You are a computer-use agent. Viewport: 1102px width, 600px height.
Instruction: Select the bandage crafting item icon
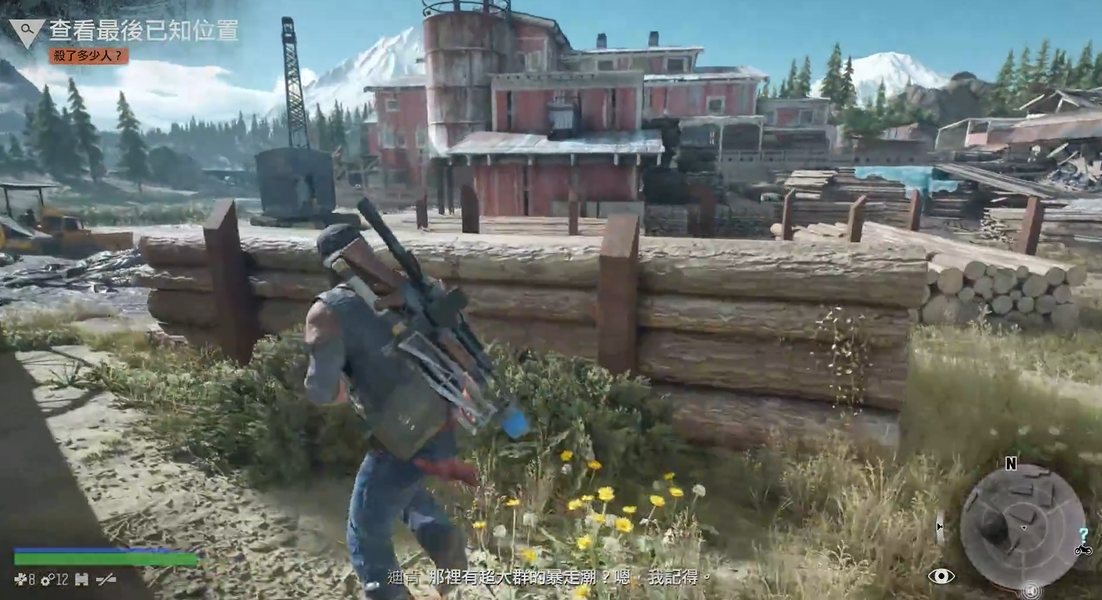20,579
